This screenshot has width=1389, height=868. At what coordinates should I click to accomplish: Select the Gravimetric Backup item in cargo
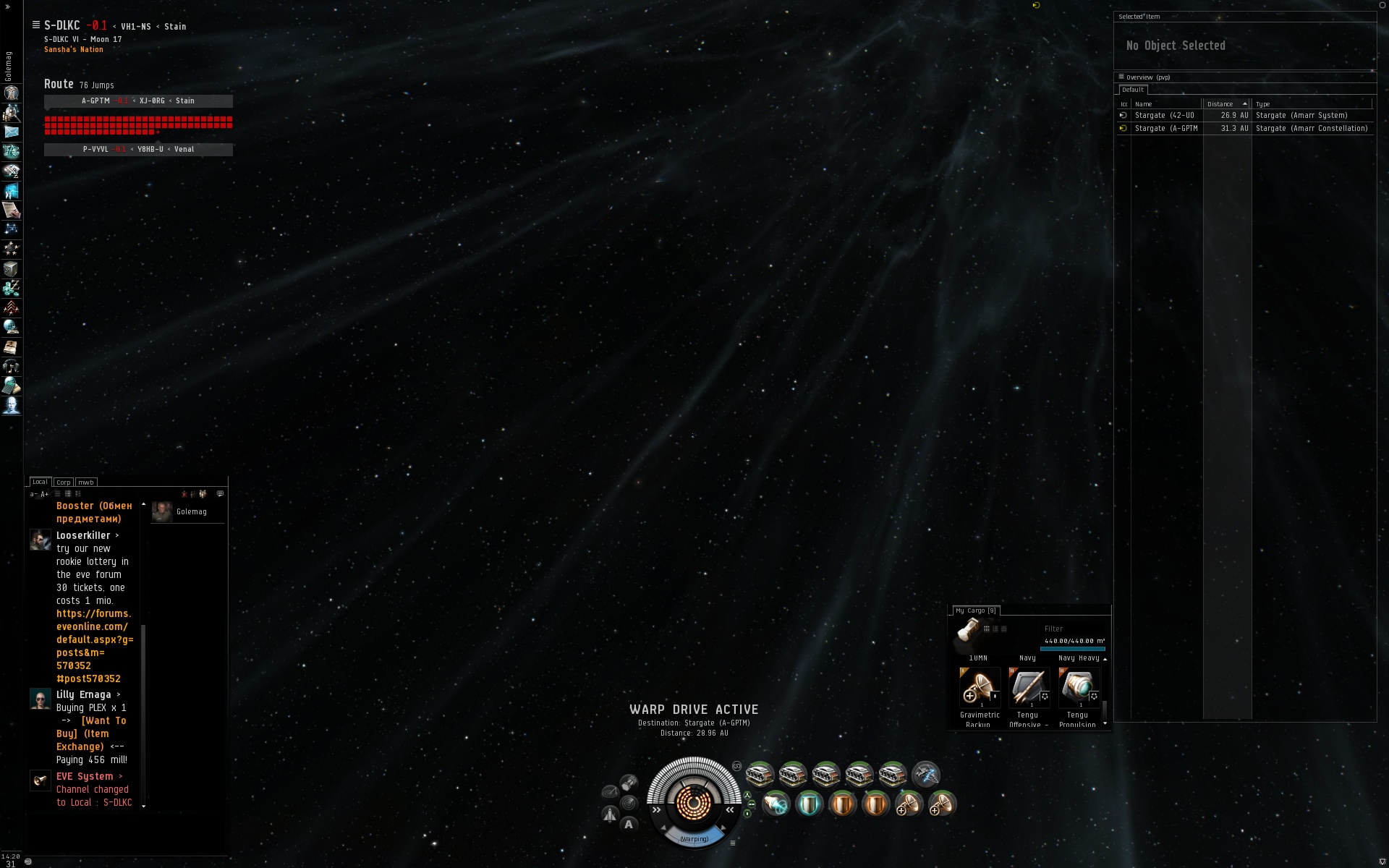[x=980, y=687]
